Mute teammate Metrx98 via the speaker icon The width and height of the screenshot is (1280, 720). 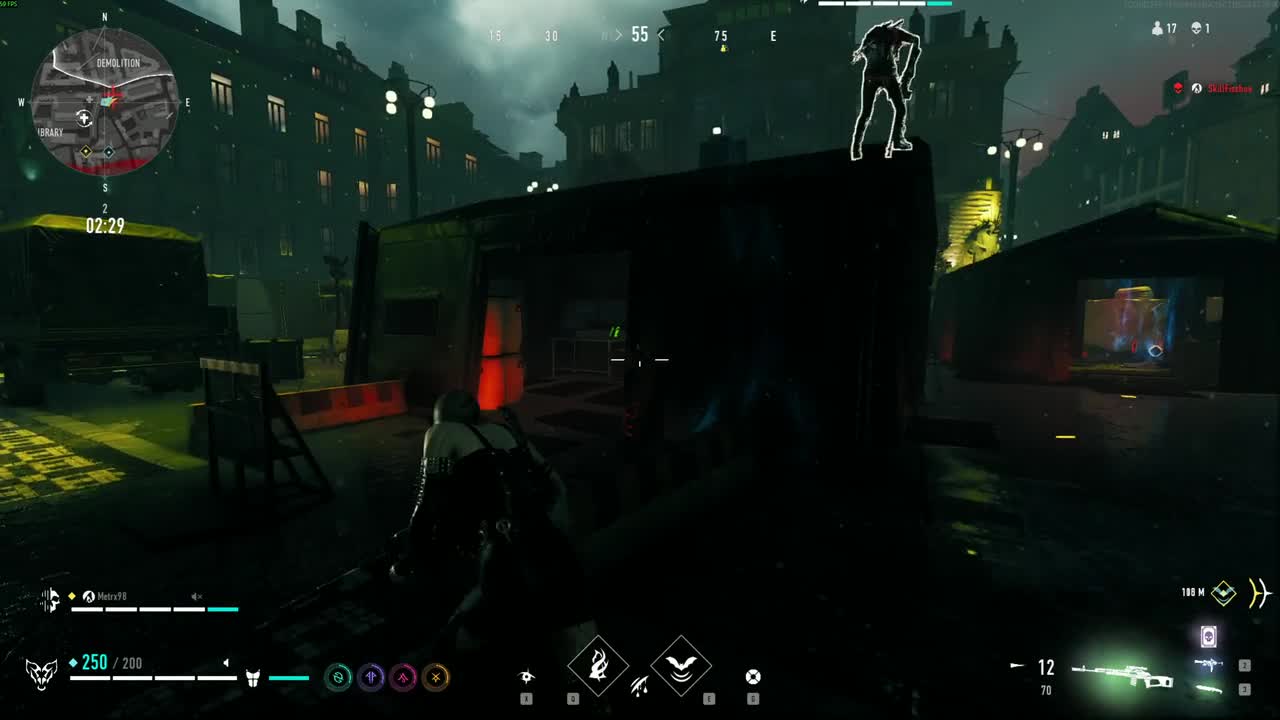[196, 597]
